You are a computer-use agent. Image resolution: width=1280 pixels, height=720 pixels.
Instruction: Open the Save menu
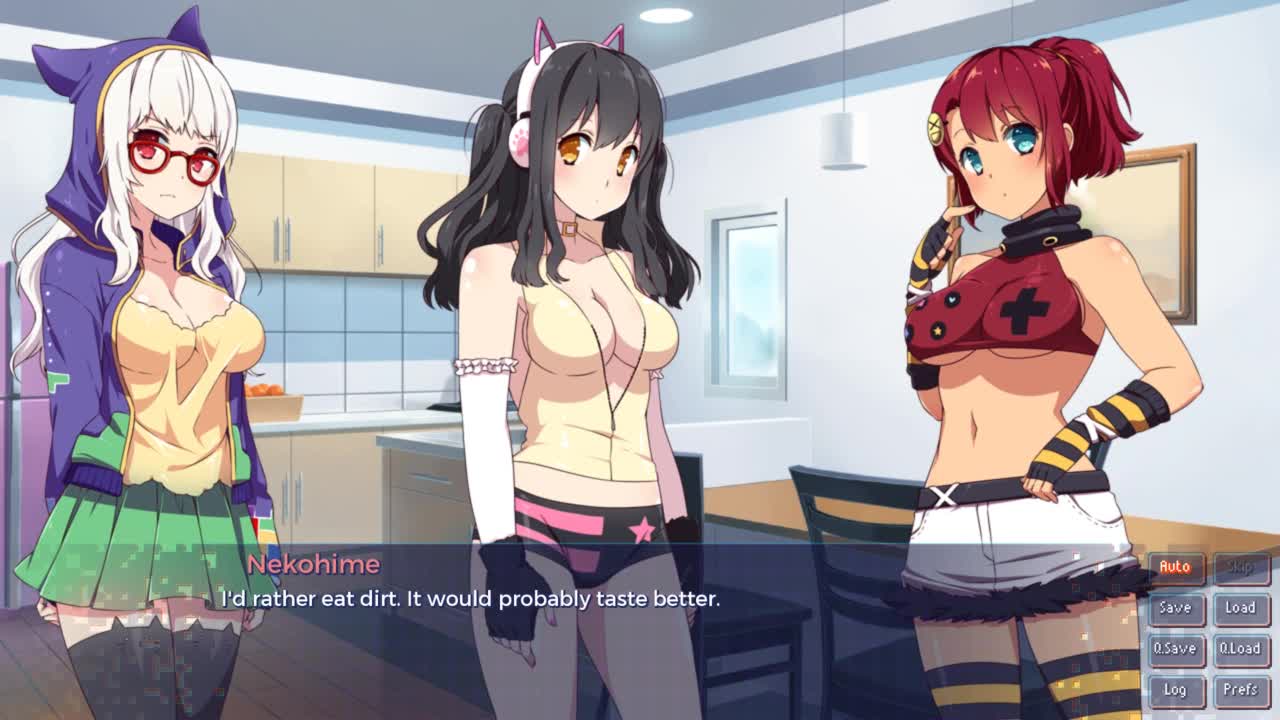pos(1175,608)
